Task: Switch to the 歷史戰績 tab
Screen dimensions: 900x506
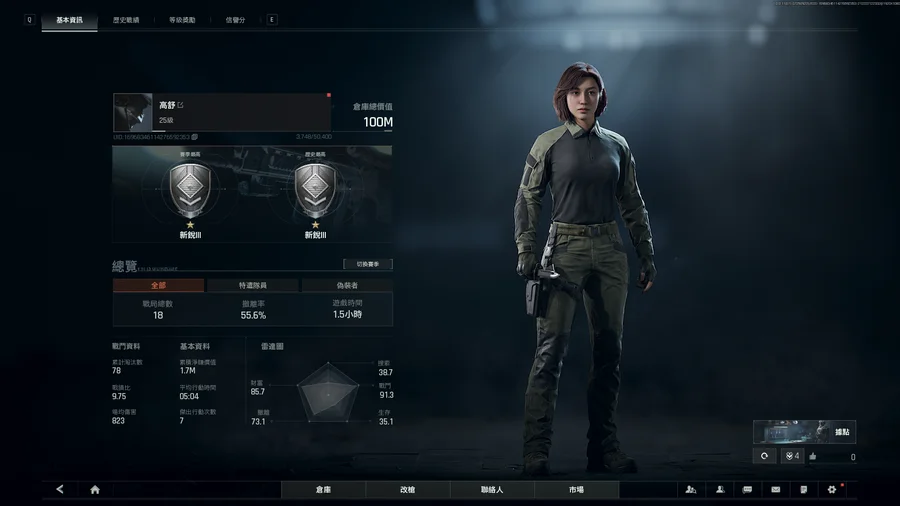Action: [125, 20]
